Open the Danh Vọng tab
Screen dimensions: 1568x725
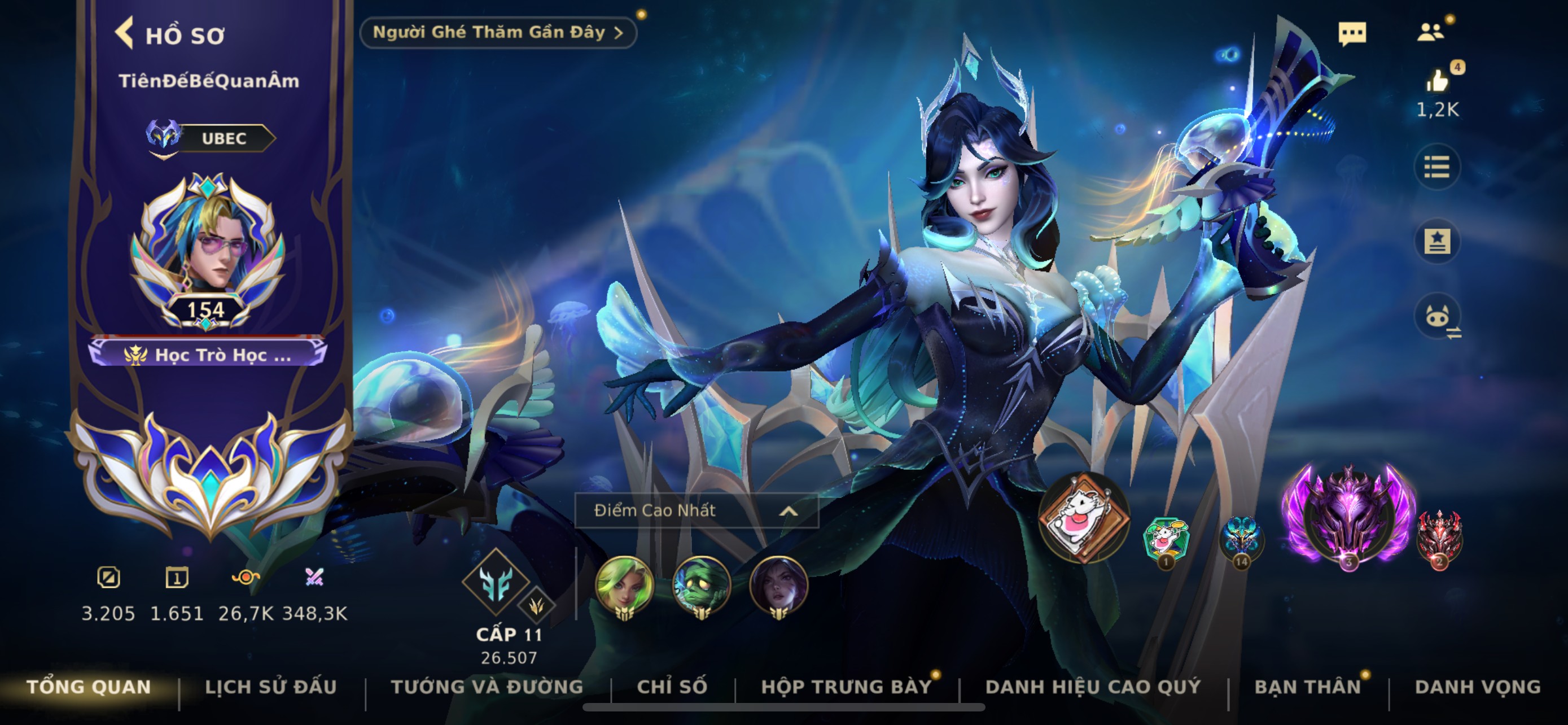[x=1478, y=687]
